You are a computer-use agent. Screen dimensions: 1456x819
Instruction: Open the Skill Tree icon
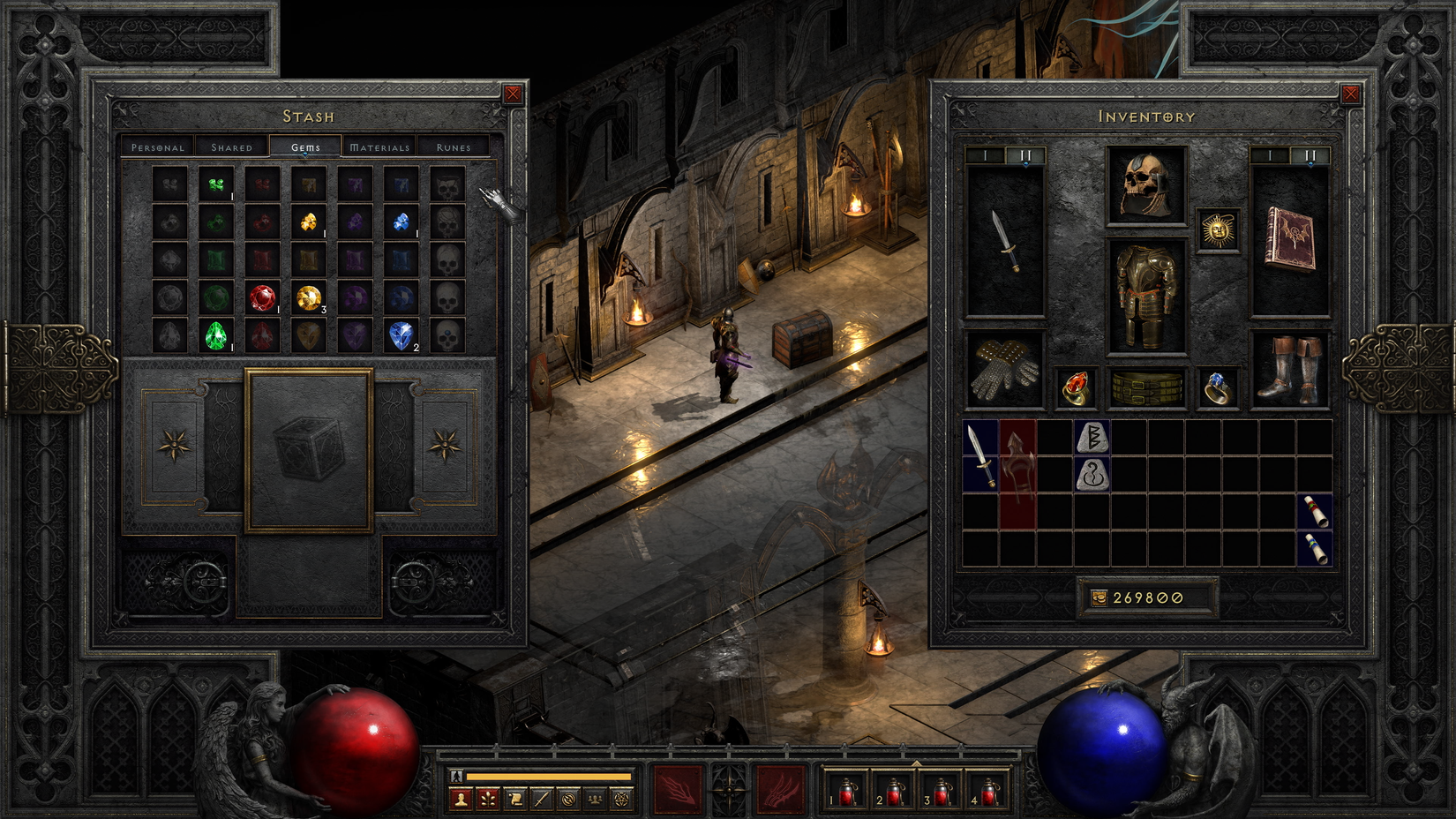pos(489,799)
